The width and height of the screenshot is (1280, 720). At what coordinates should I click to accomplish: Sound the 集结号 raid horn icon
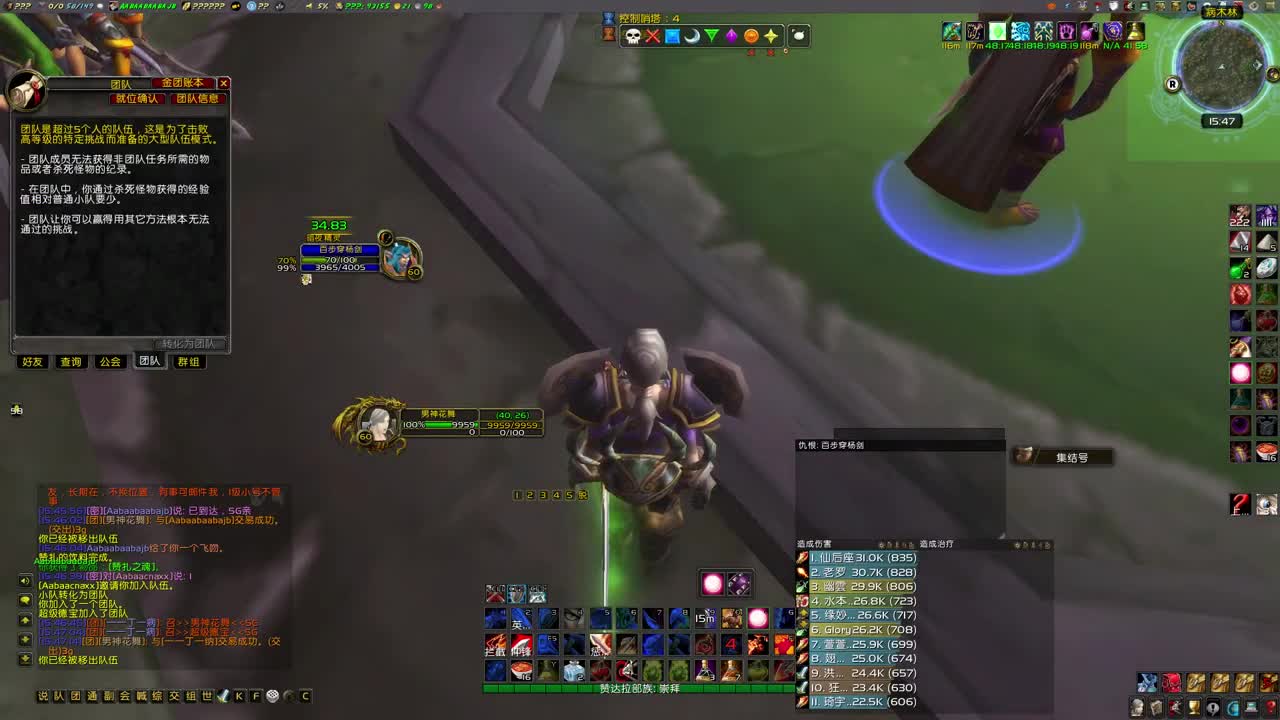[x=1023, y=455]
